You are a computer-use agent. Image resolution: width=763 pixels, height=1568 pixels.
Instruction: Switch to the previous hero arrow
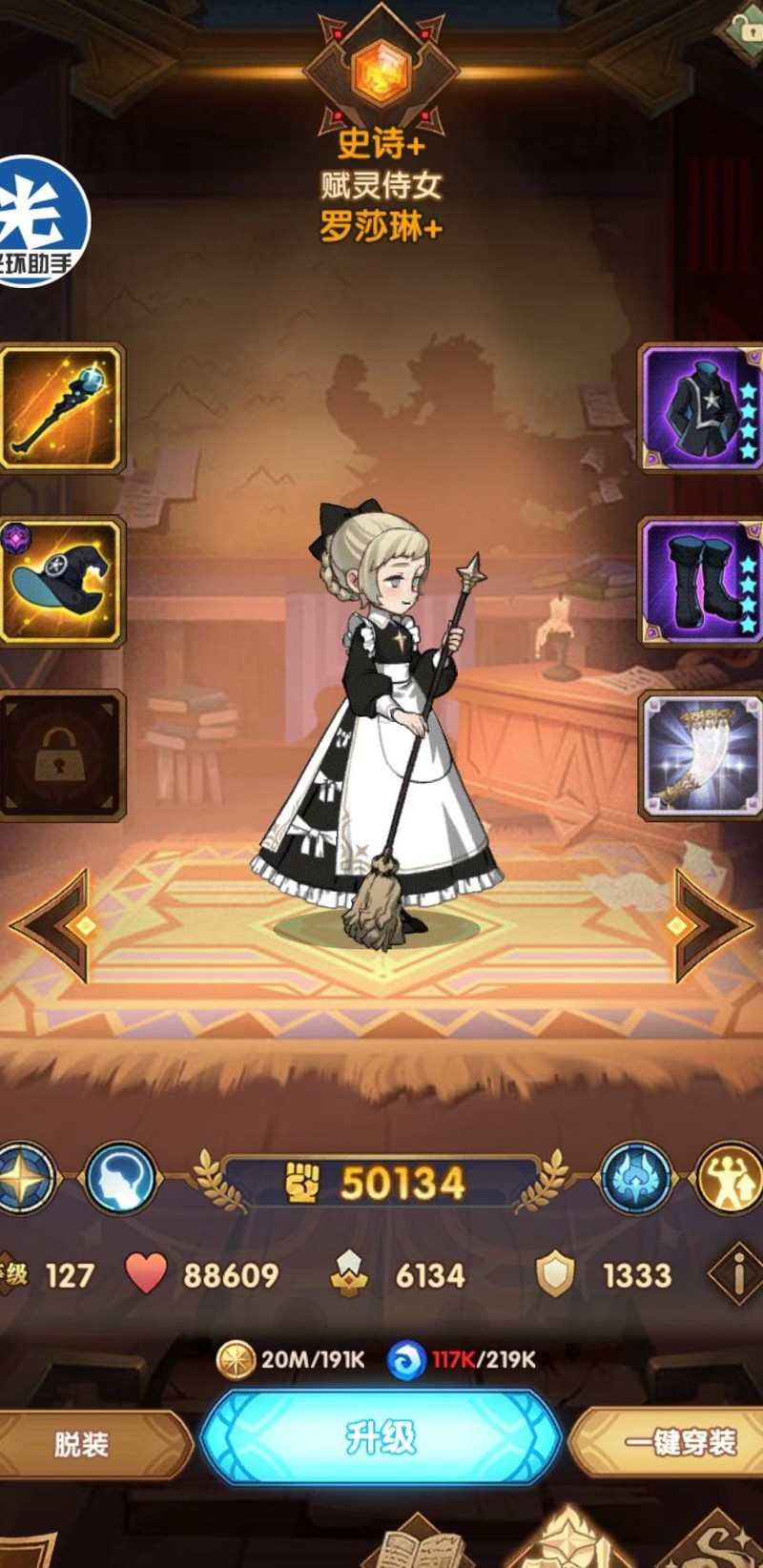57,924
